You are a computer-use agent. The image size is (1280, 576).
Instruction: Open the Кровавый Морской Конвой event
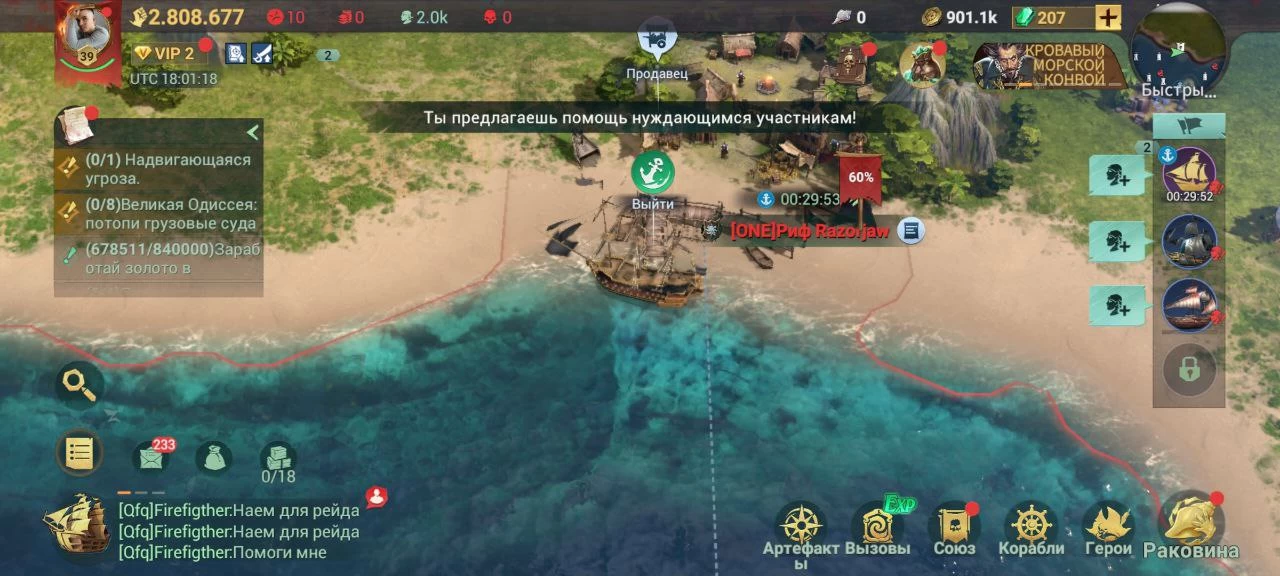pos(1042,66)
